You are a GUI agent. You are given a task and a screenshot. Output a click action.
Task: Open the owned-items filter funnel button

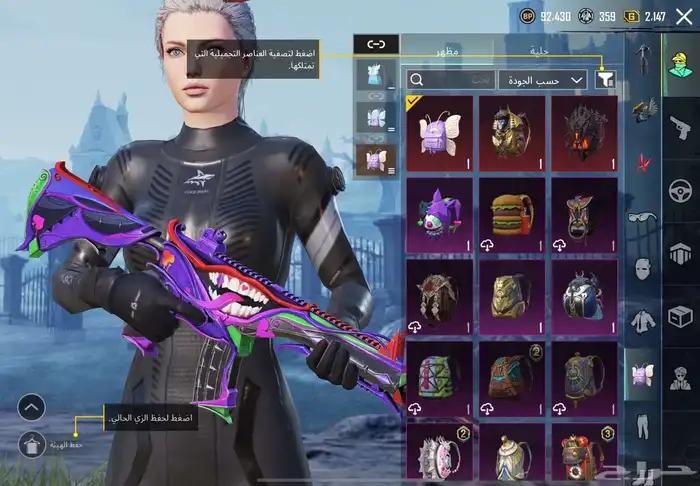pyautogui.click(x=605, y=79)
